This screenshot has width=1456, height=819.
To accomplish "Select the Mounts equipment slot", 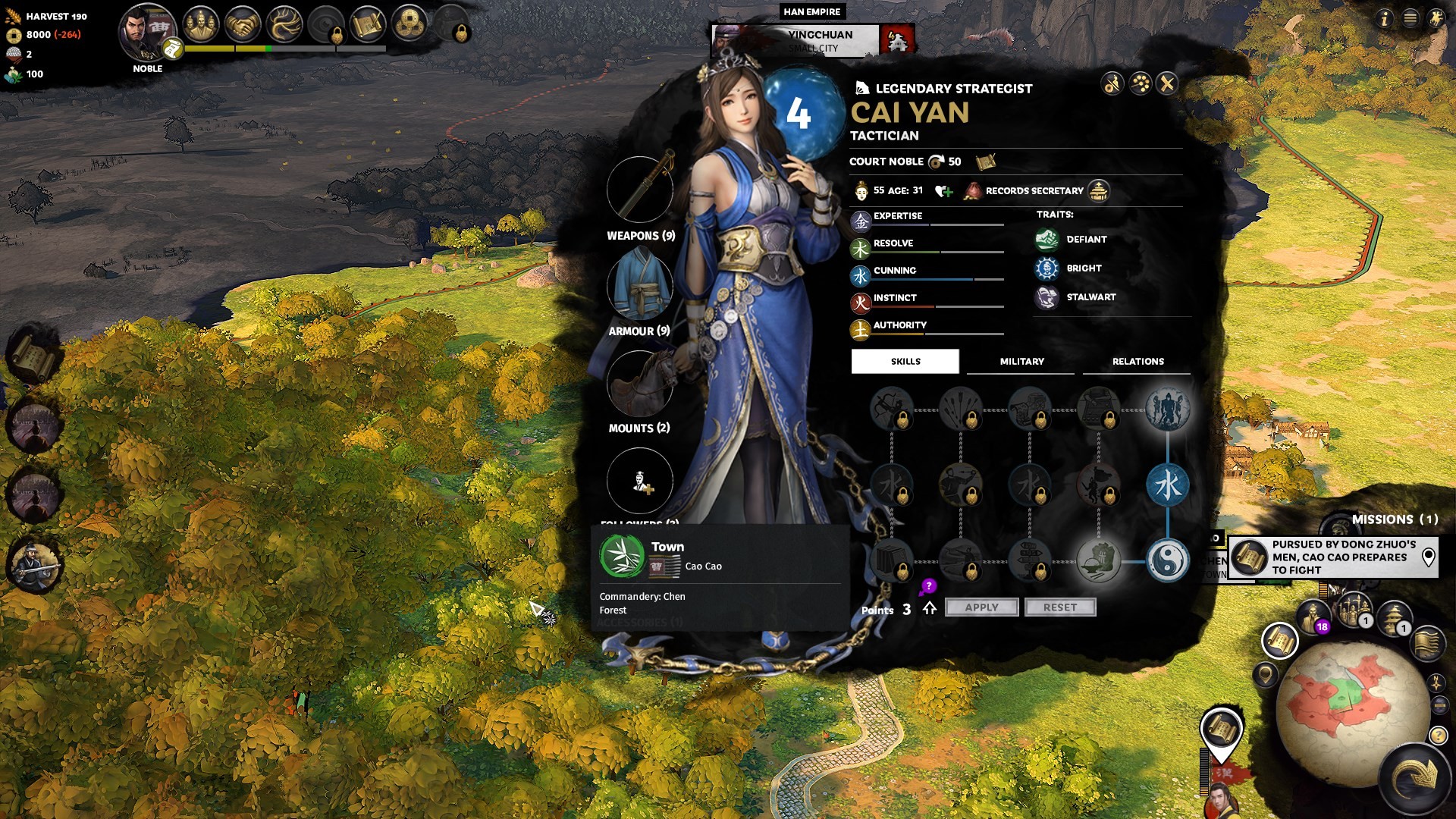I will 640,384.
